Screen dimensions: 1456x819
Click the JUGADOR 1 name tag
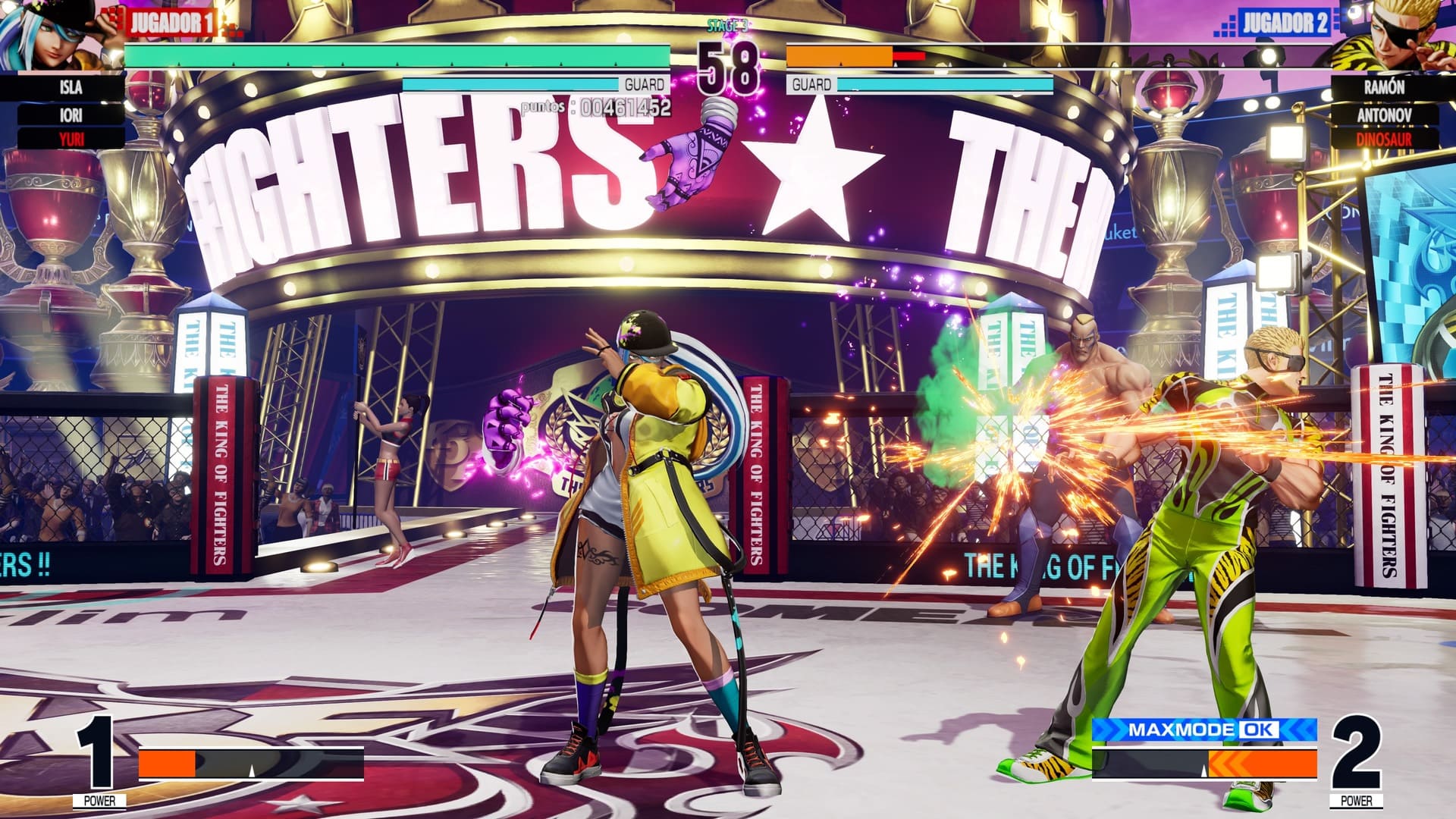click(170, 23)
